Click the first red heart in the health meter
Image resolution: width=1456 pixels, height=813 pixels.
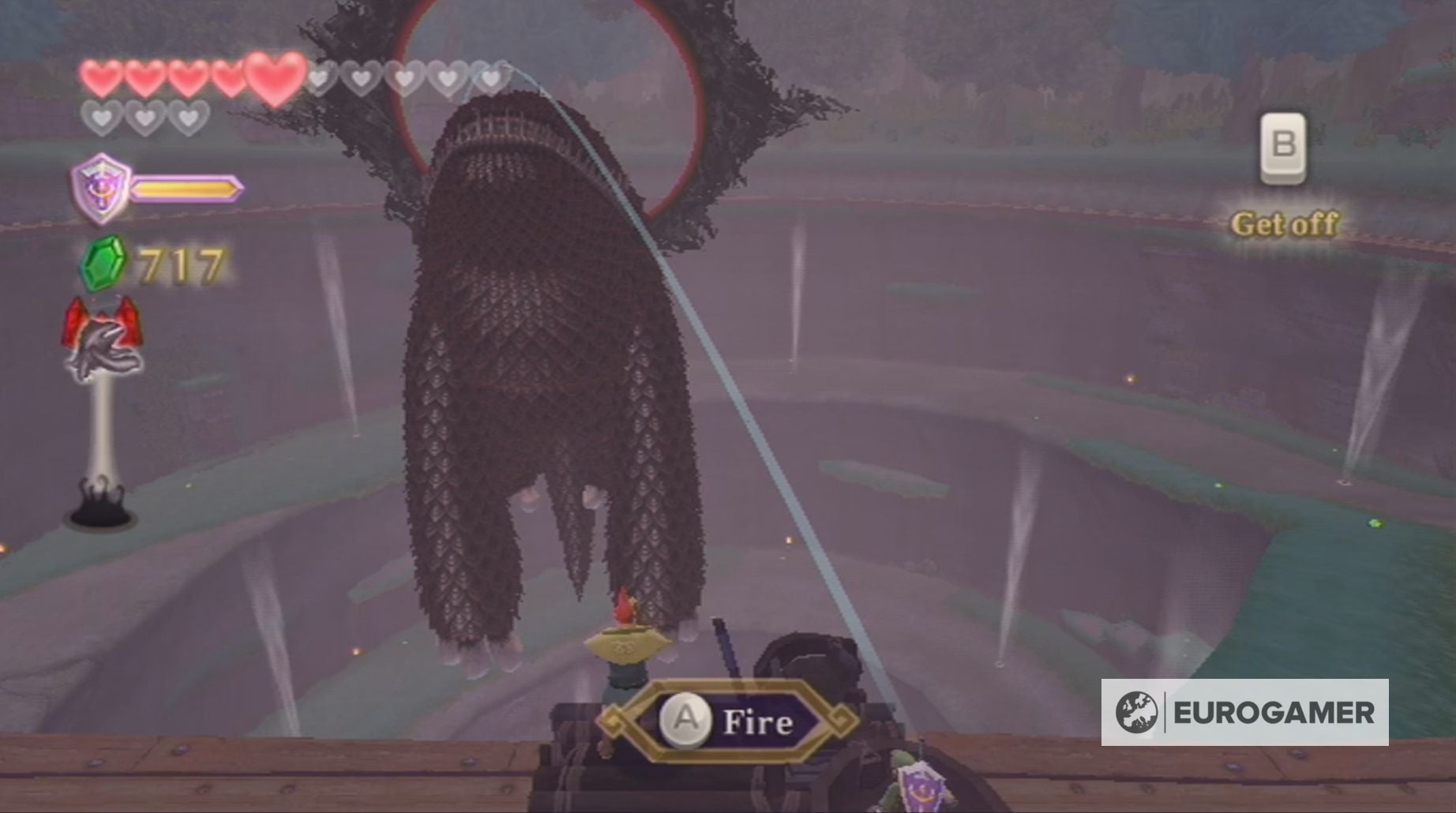[100, 77]
